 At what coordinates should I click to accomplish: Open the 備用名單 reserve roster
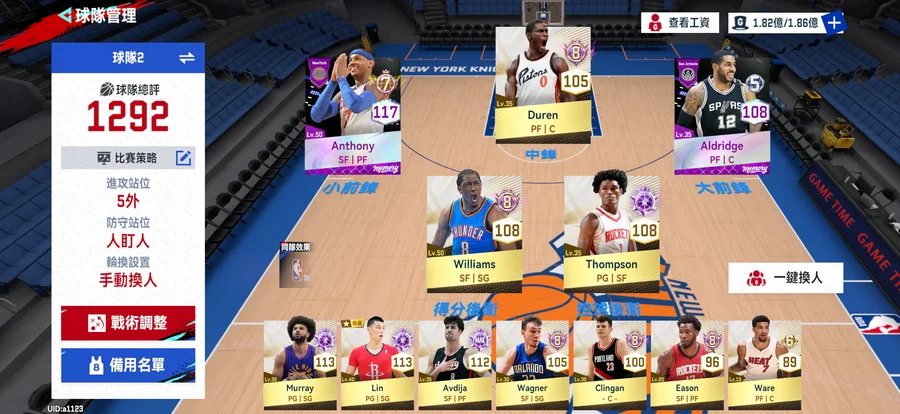click(128, 365)
